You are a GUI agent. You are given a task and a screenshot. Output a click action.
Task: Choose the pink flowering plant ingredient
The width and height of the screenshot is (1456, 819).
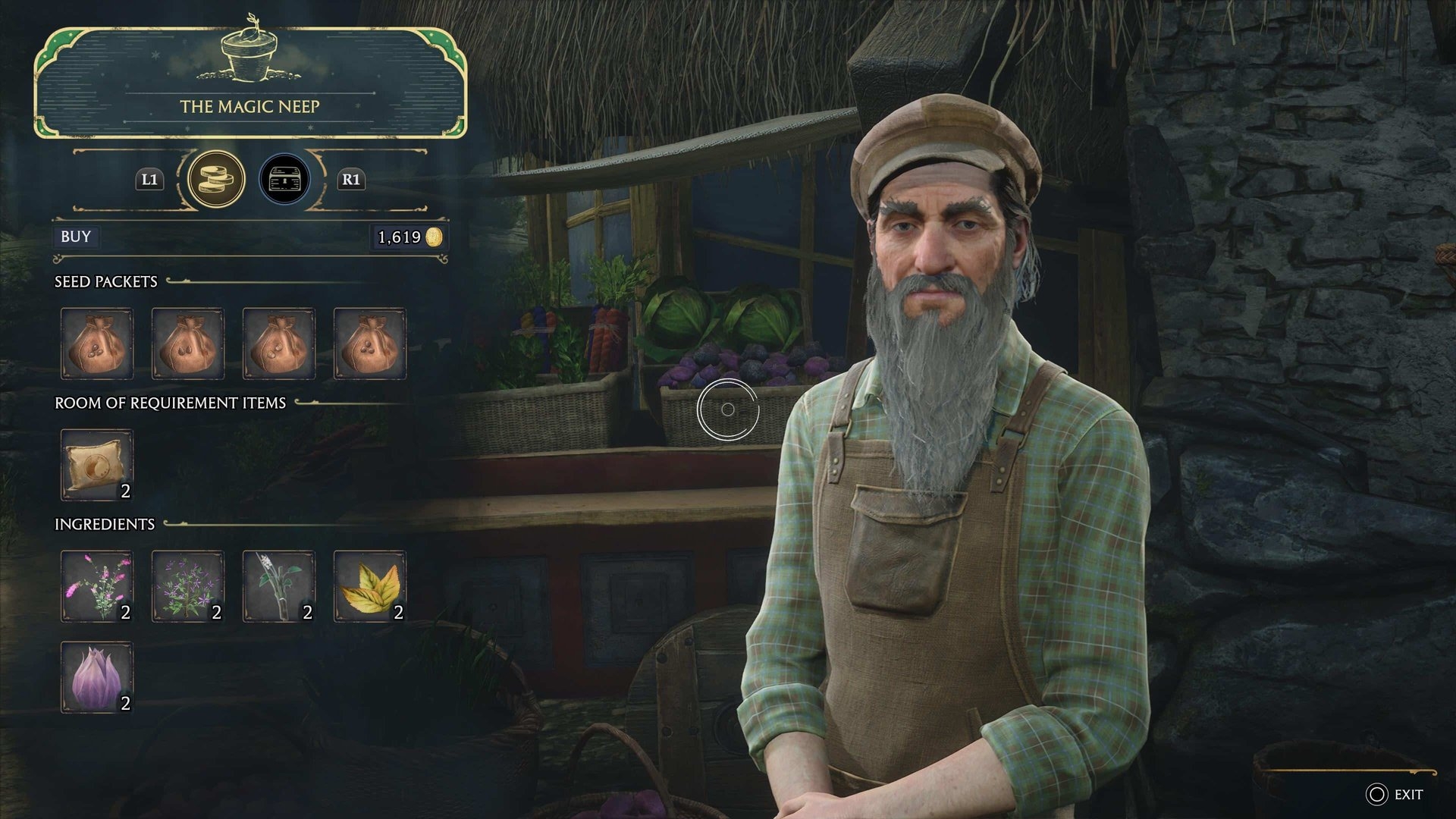coord(97,586)
